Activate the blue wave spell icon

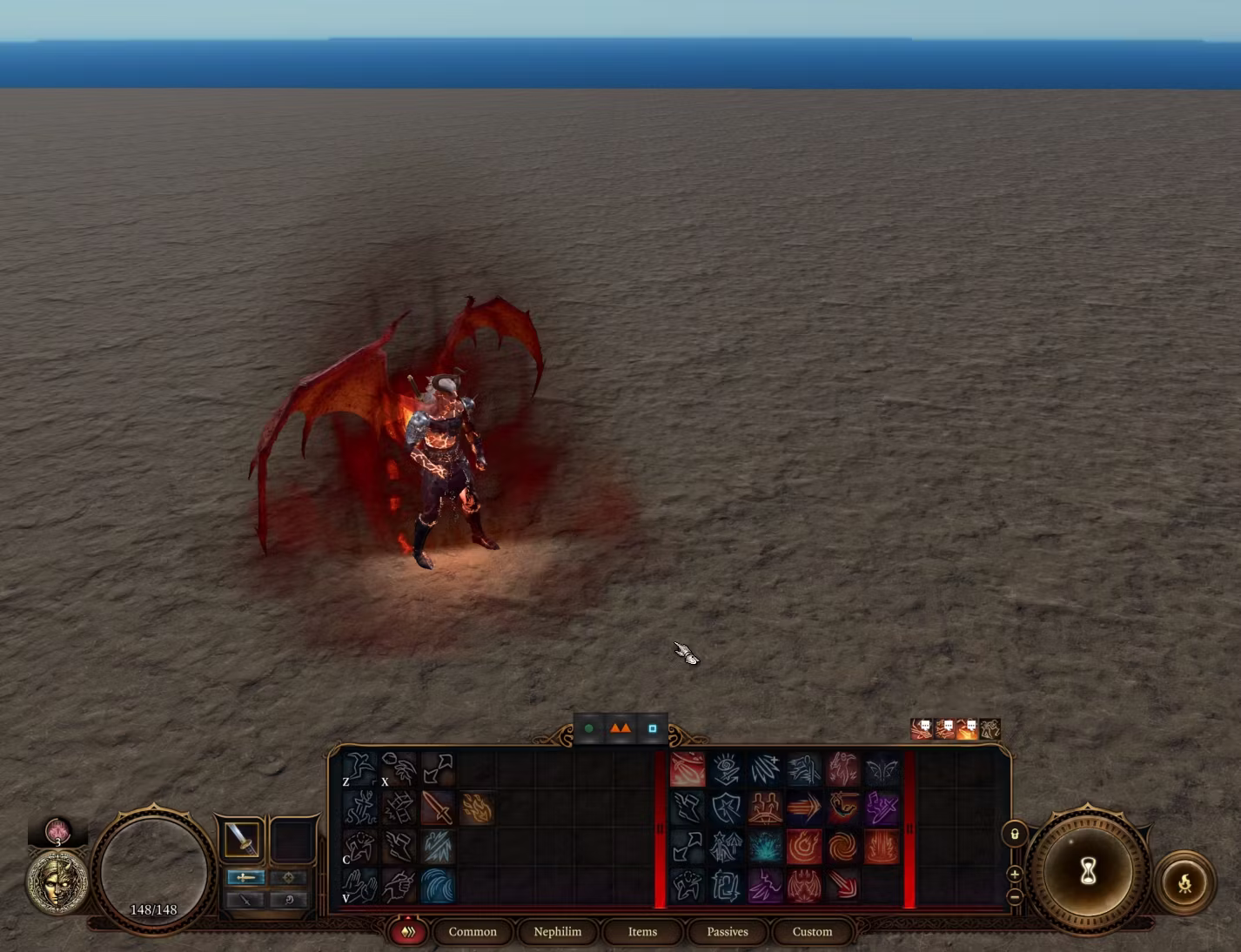tap(438, 886)
